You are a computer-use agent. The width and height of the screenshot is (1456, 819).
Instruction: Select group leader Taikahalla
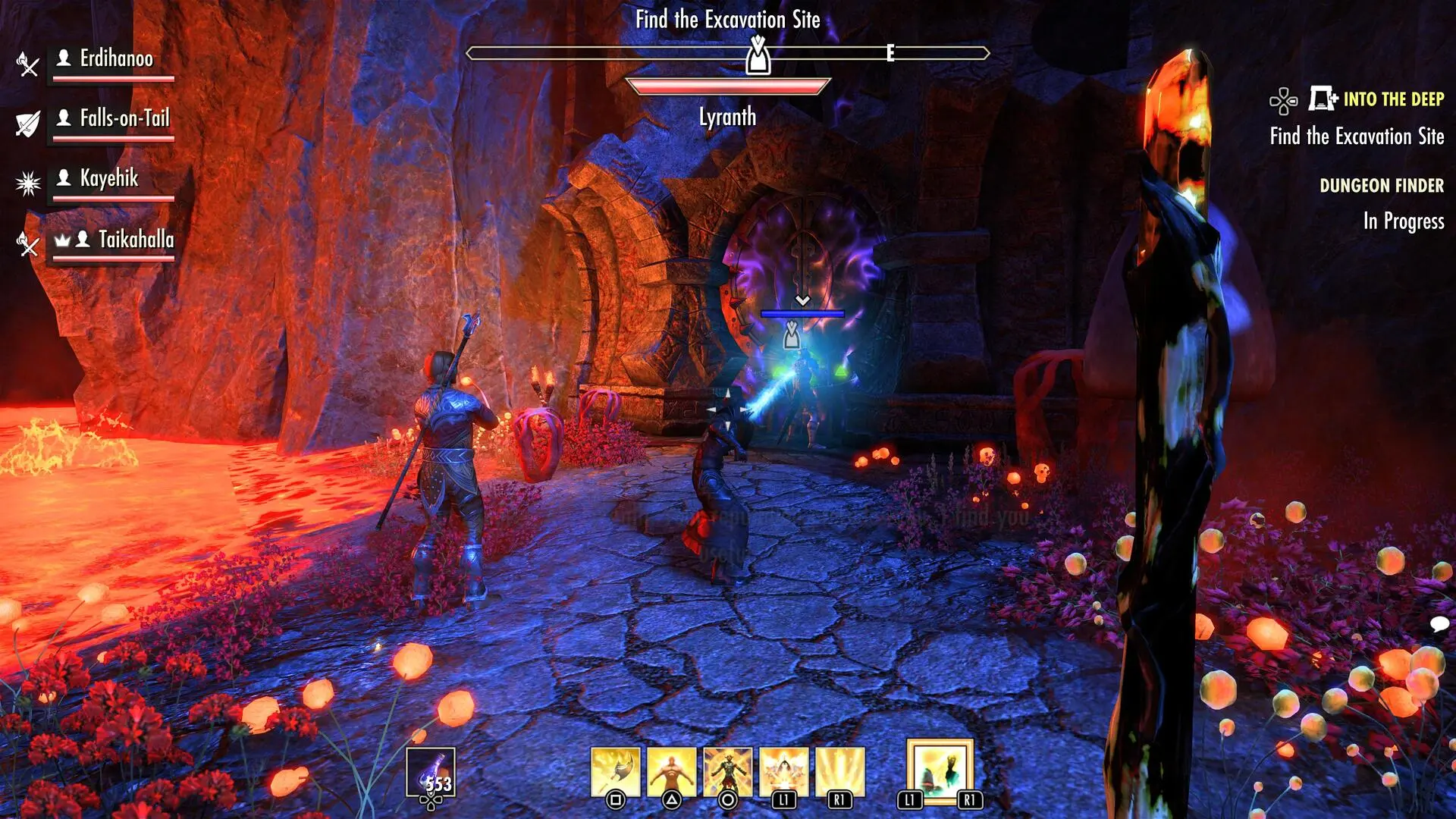(136, 240)
